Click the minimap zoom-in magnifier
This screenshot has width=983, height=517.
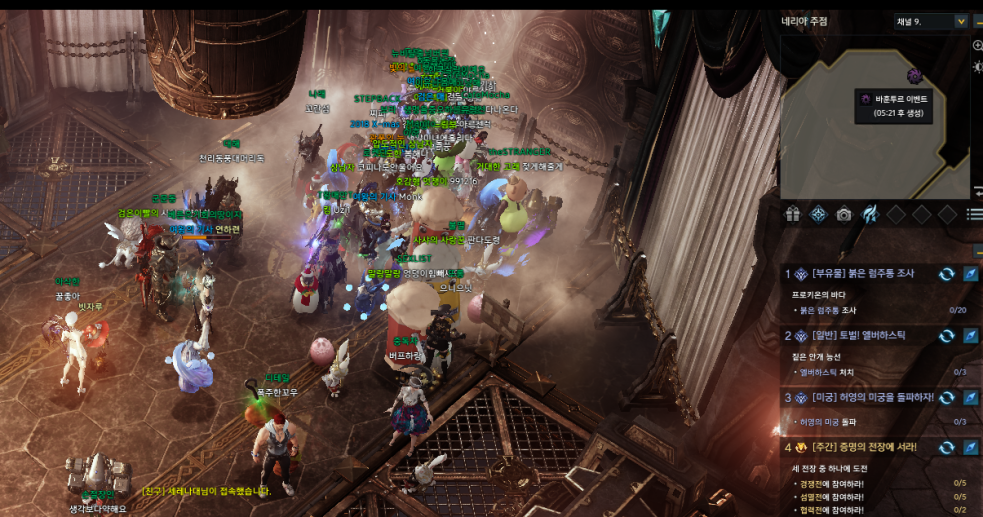tap(977, 46)
